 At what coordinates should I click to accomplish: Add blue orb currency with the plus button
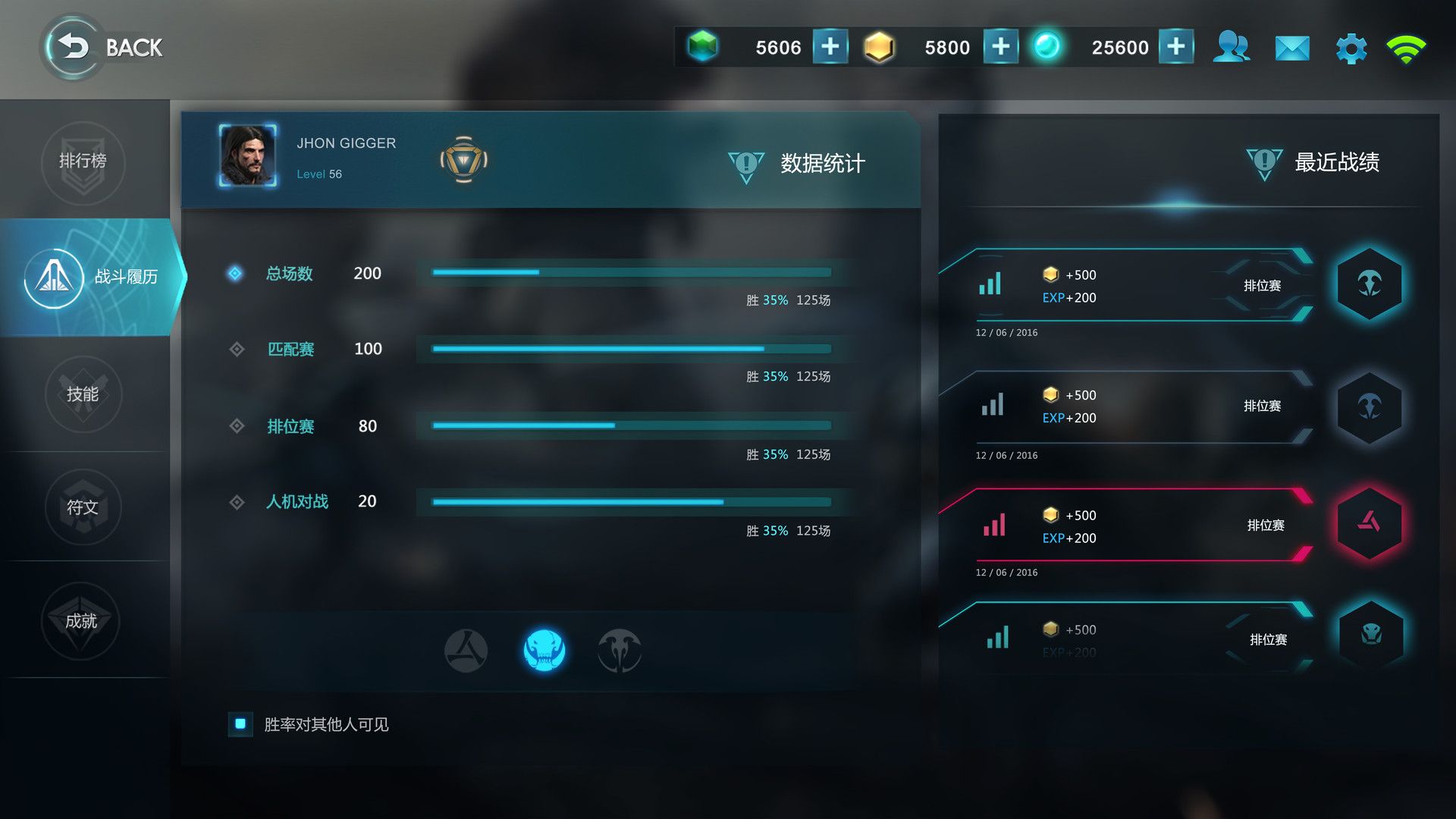click(x=1175, y=47)
